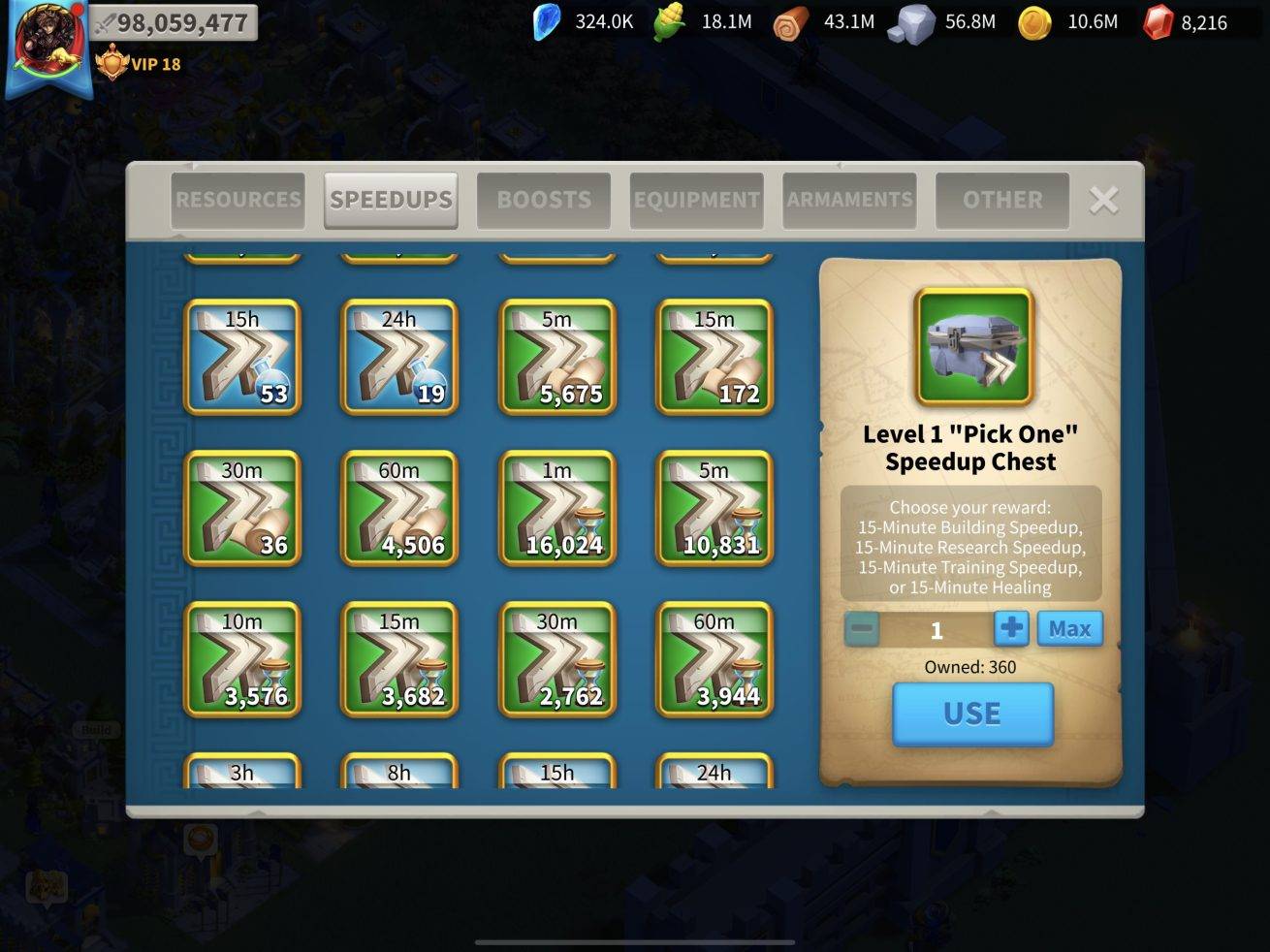Screen dimensions: 1270x952
Task: Pick the 60m speedup with 4,506 owned
Action: (399, 508)
